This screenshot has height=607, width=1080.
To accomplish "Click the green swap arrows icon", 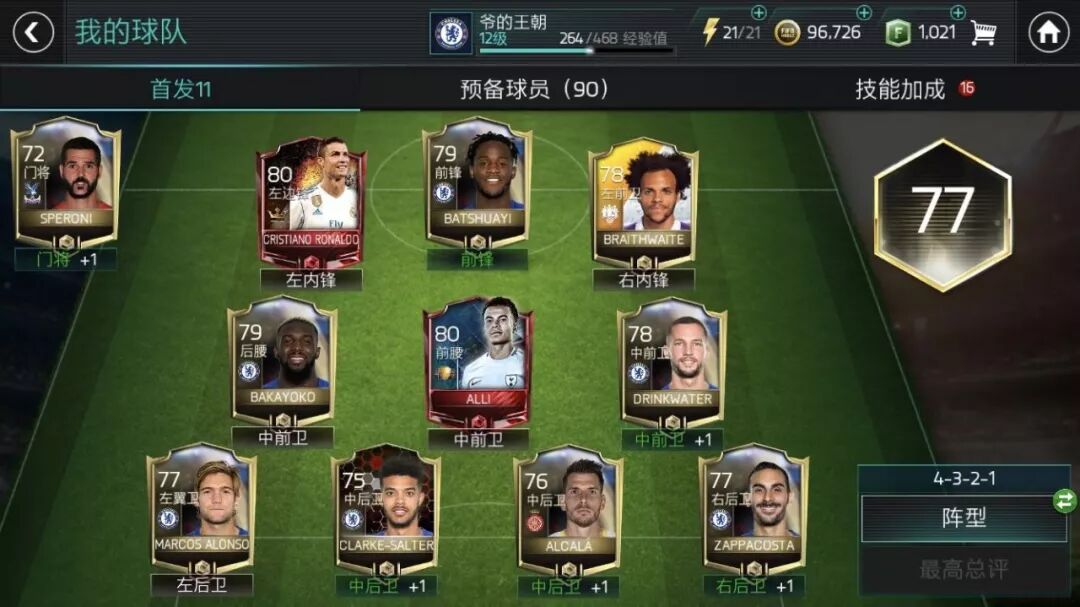I will [x=1065, y=501].
